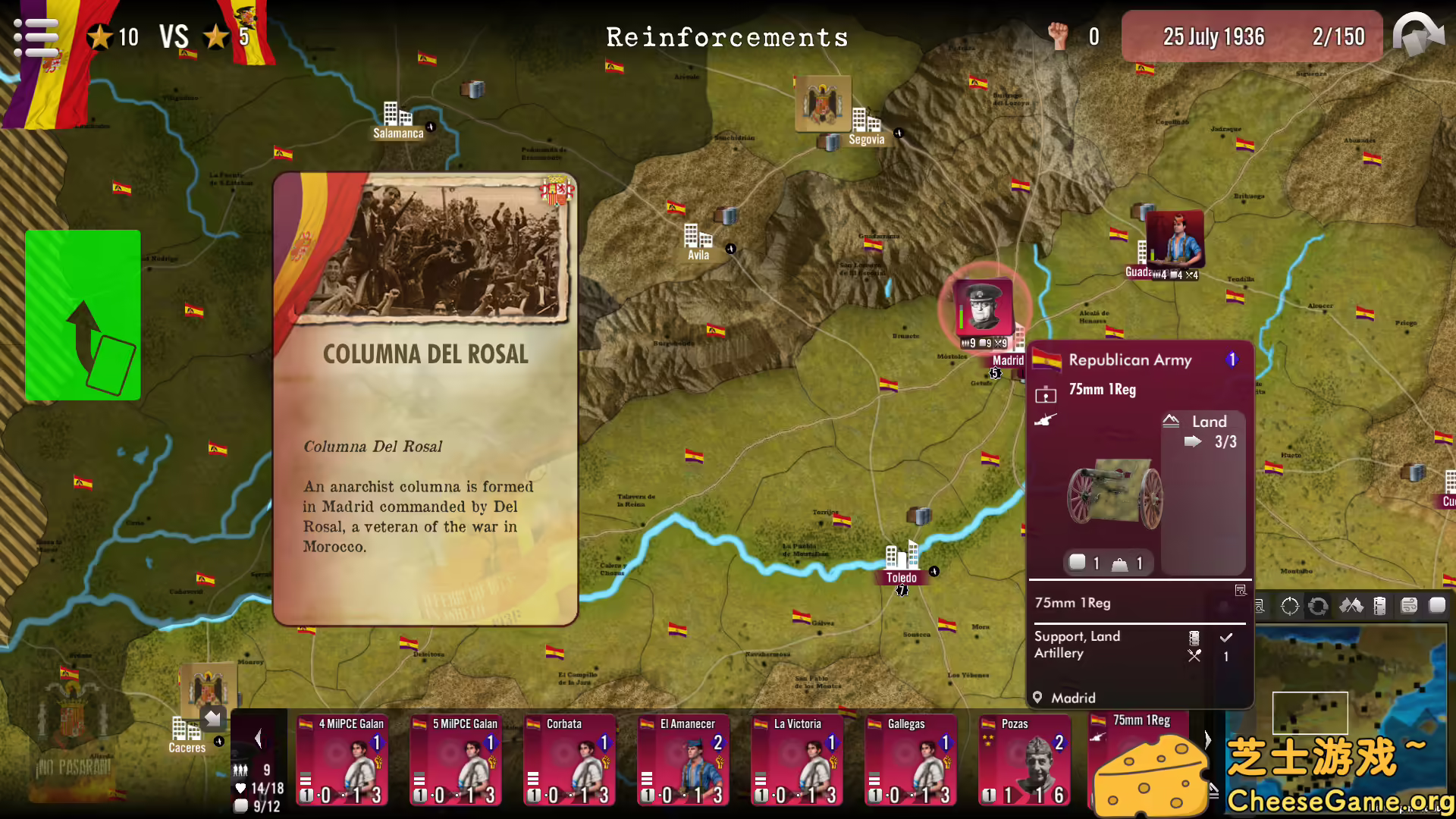This screenshot has height=819, width=1456.
Task: Click the green card with the curved arrow
Action: [82, 314]
